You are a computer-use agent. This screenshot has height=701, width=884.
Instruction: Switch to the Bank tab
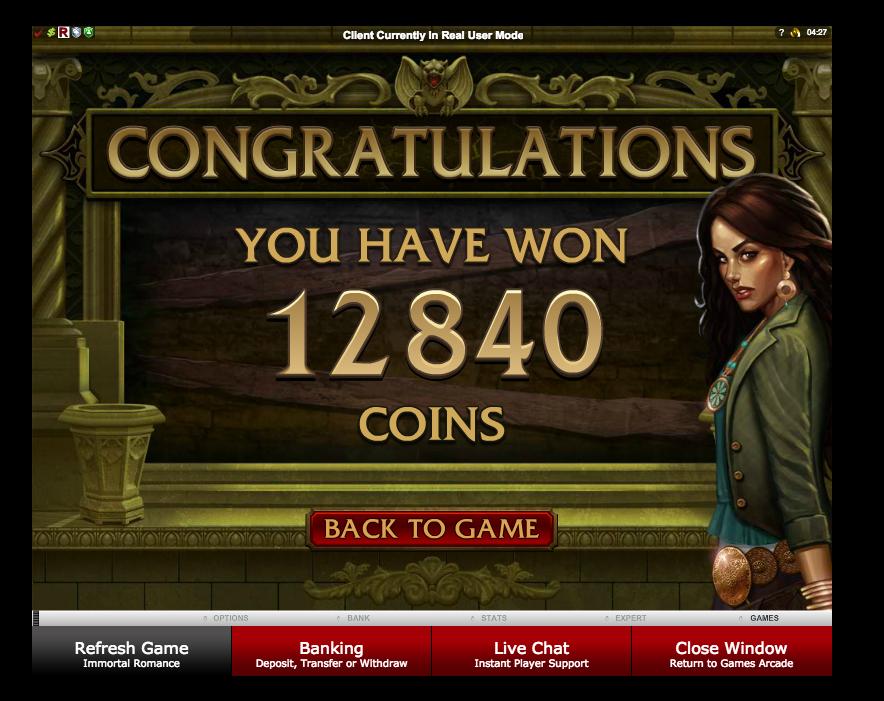pos(357,618)
